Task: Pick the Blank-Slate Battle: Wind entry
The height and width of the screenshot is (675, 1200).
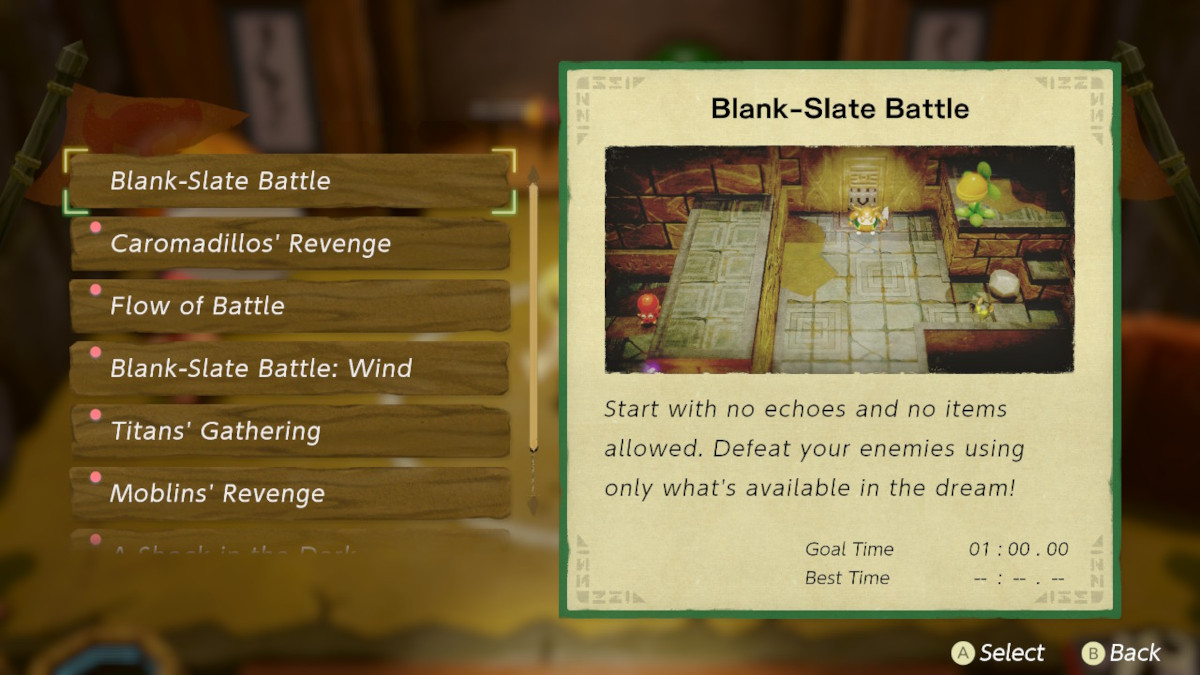Action: 289,368
